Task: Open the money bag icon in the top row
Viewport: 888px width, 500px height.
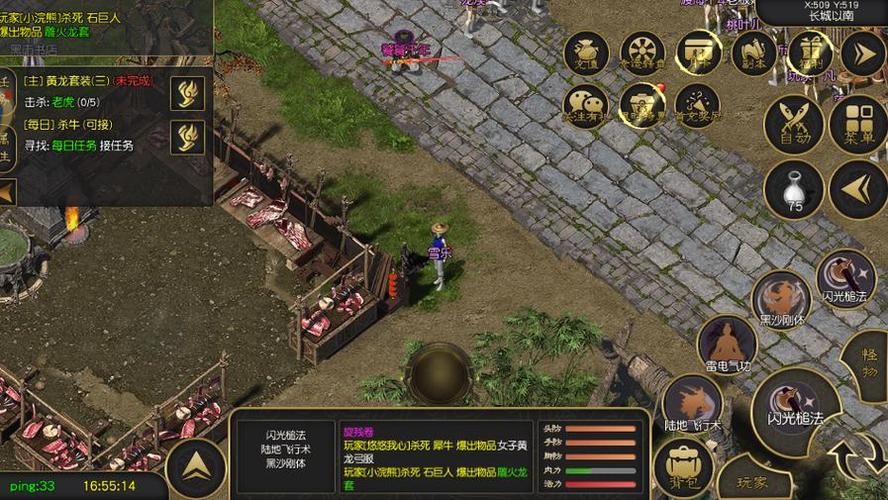Action: [587, 54]
